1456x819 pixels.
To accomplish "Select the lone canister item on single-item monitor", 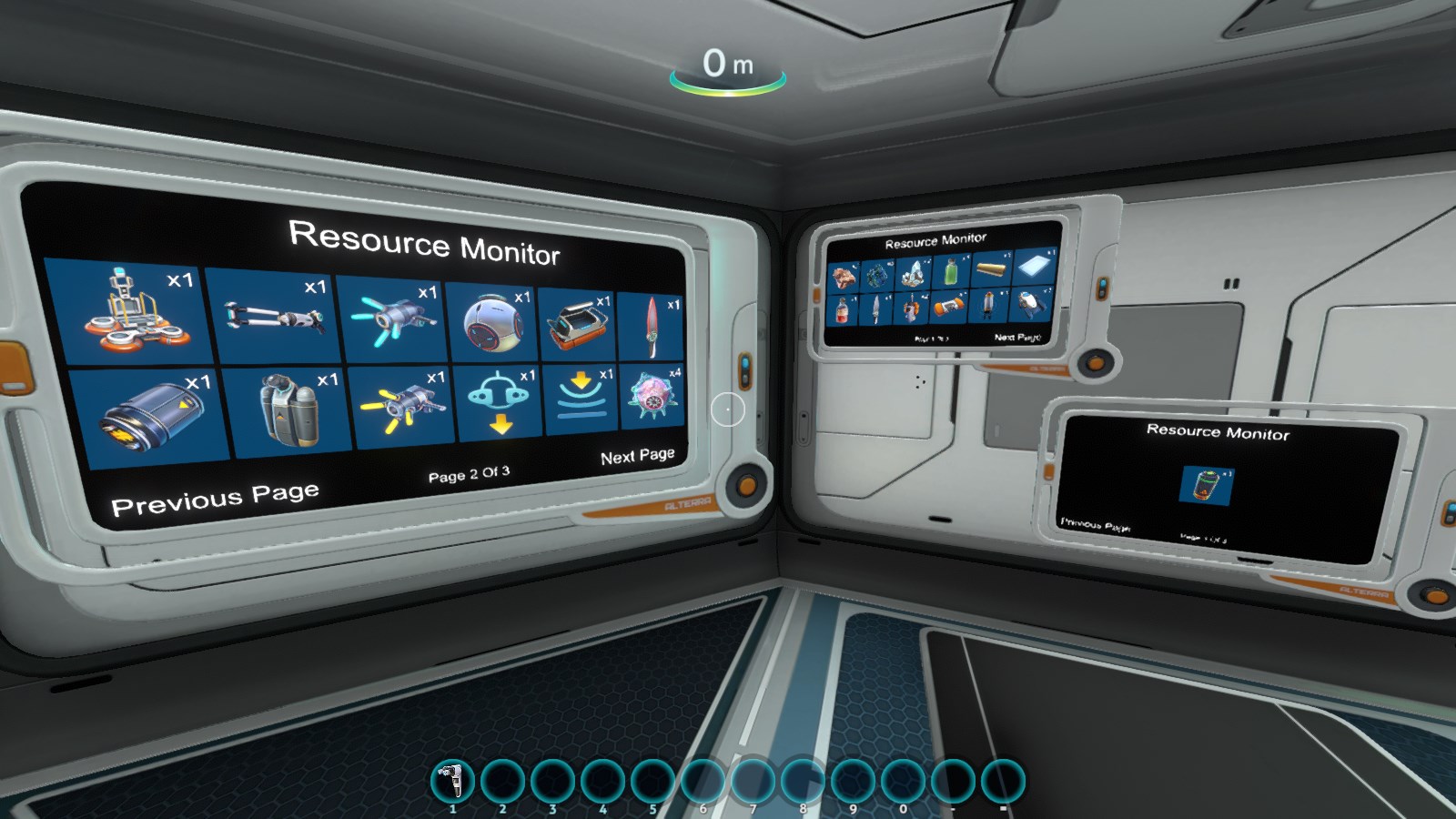I will (1207, 485).
